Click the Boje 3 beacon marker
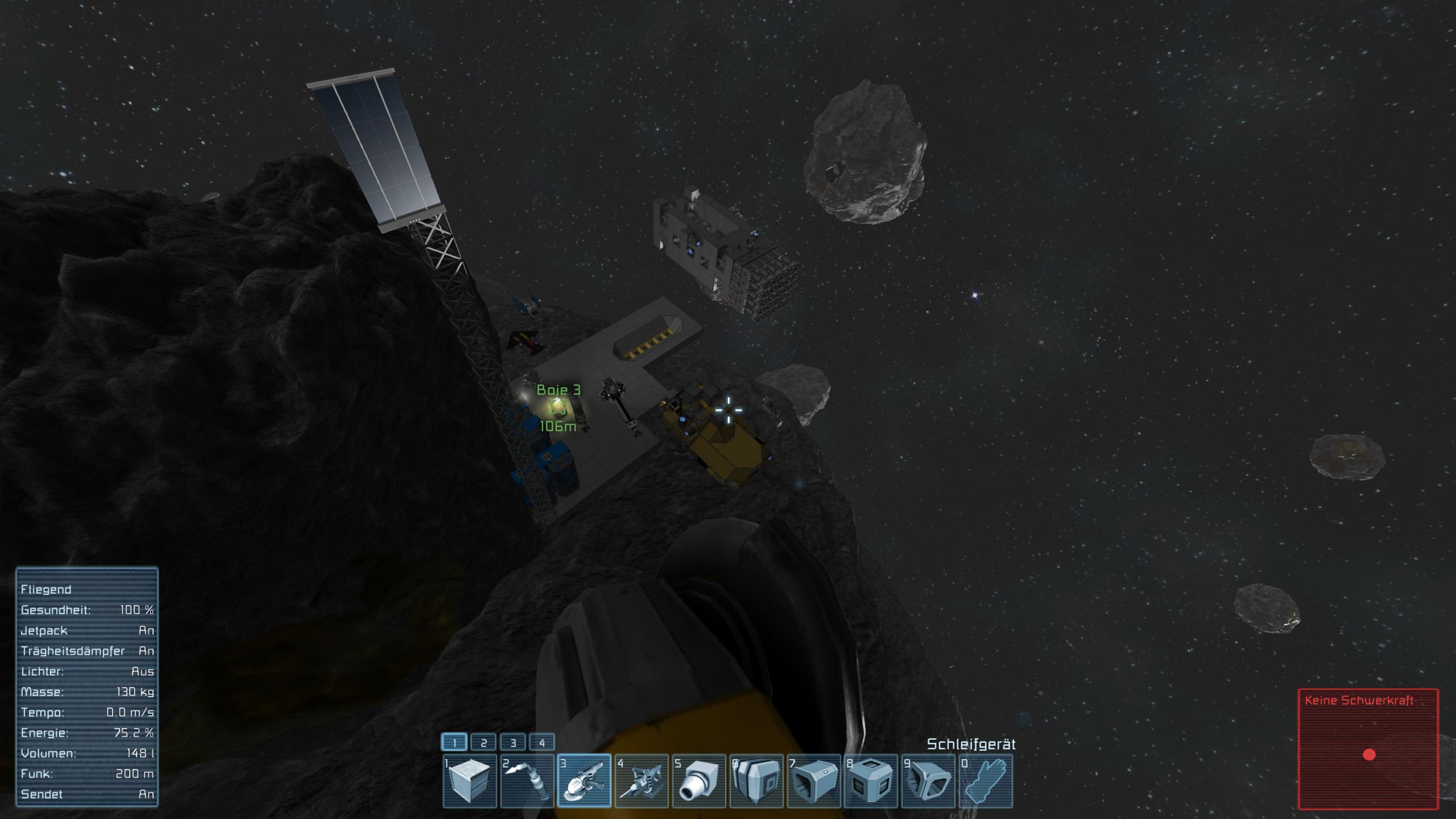This screenshot has height=819, width=1456. coord(558,407)
